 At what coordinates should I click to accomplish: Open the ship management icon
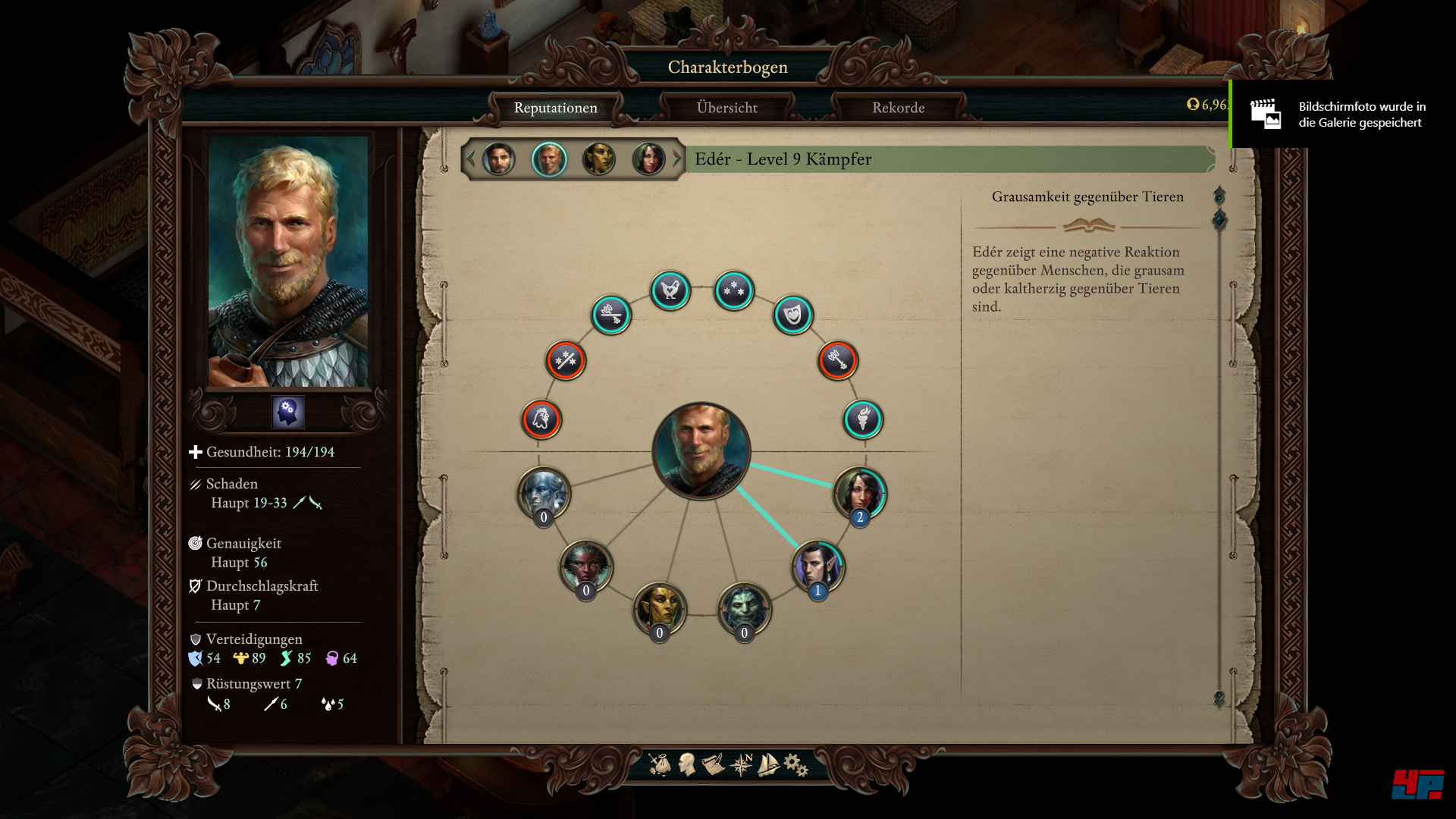click(x=768, y=764)
